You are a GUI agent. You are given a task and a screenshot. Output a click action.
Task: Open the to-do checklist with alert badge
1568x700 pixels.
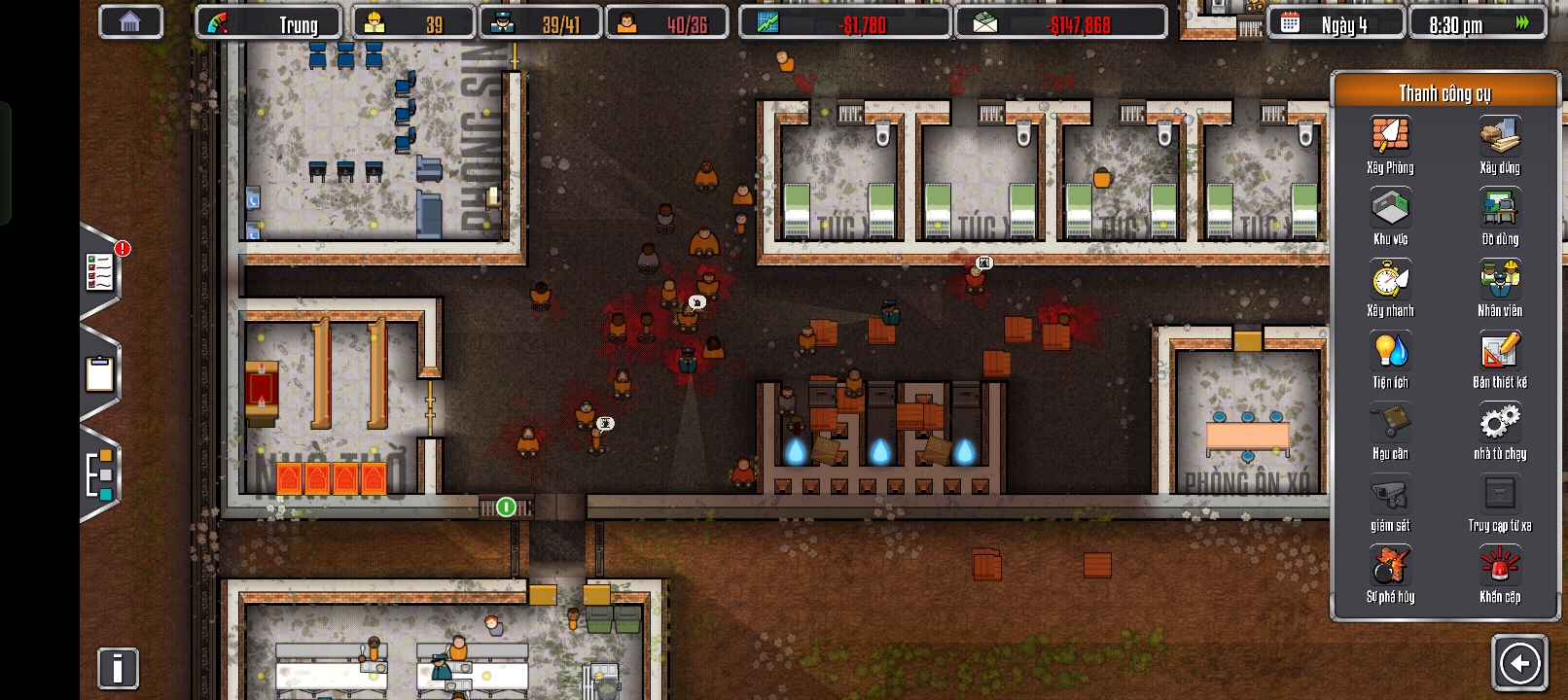(101, 272)
